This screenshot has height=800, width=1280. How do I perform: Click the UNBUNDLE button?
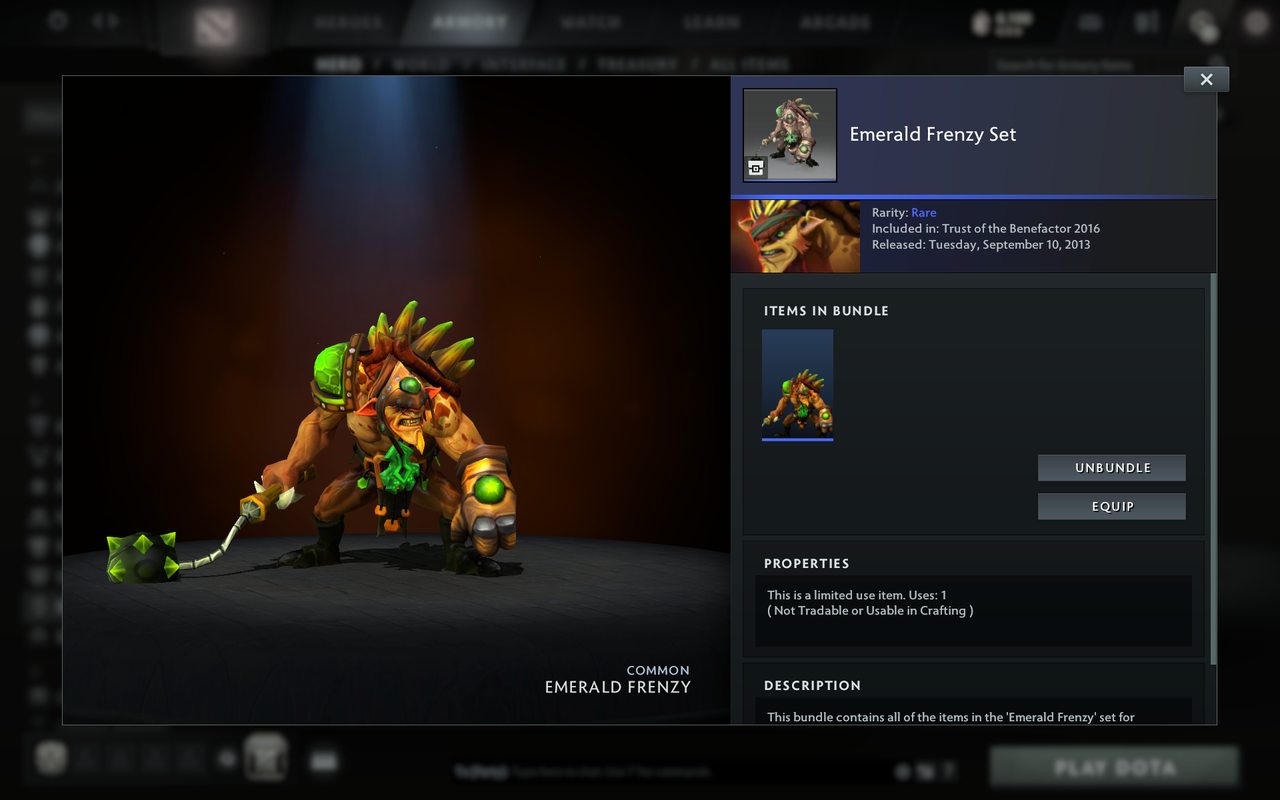pyautogui.click(x=1111, y=467)
